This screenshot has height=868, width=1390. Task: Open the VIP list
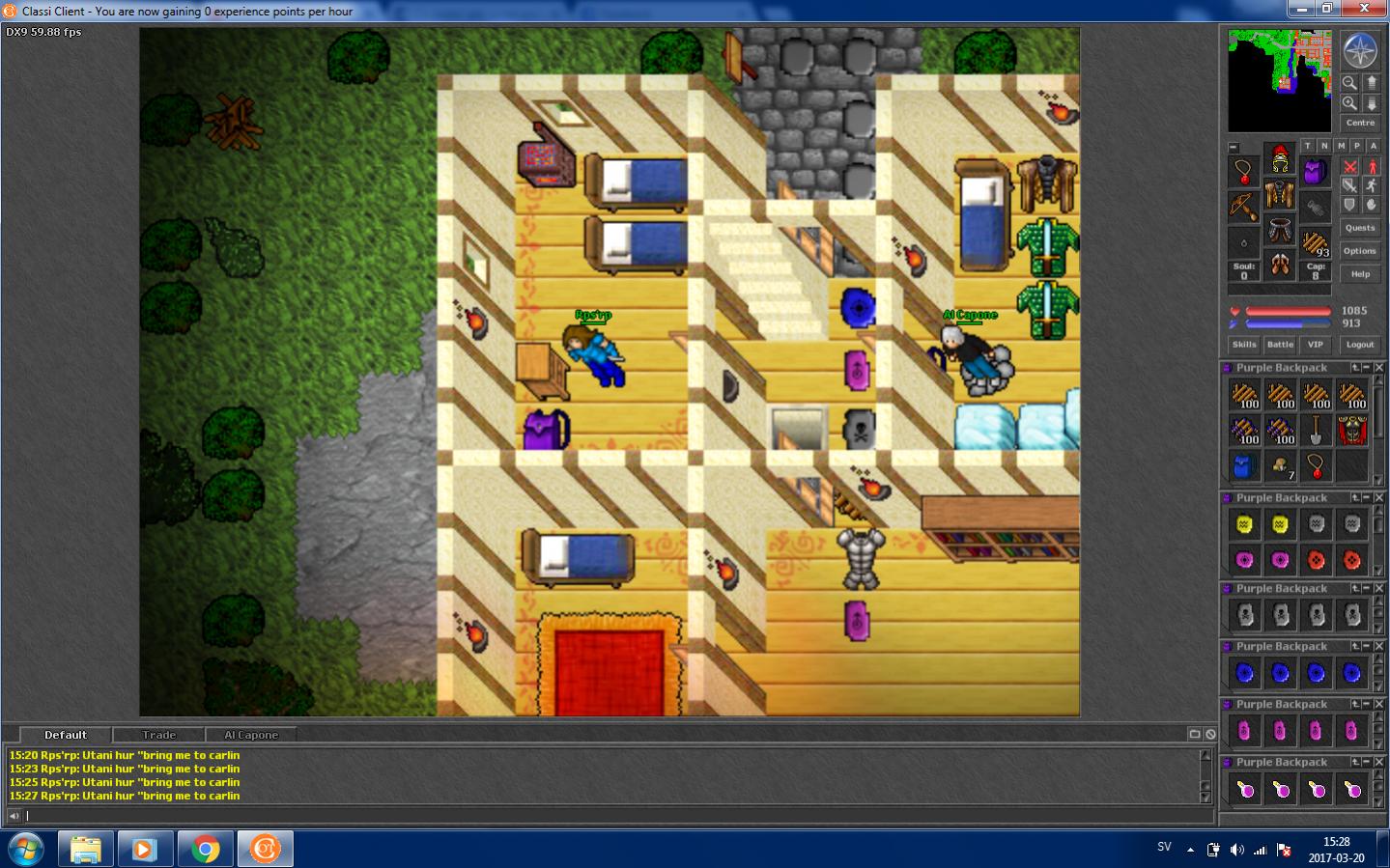coord(1315,345)
